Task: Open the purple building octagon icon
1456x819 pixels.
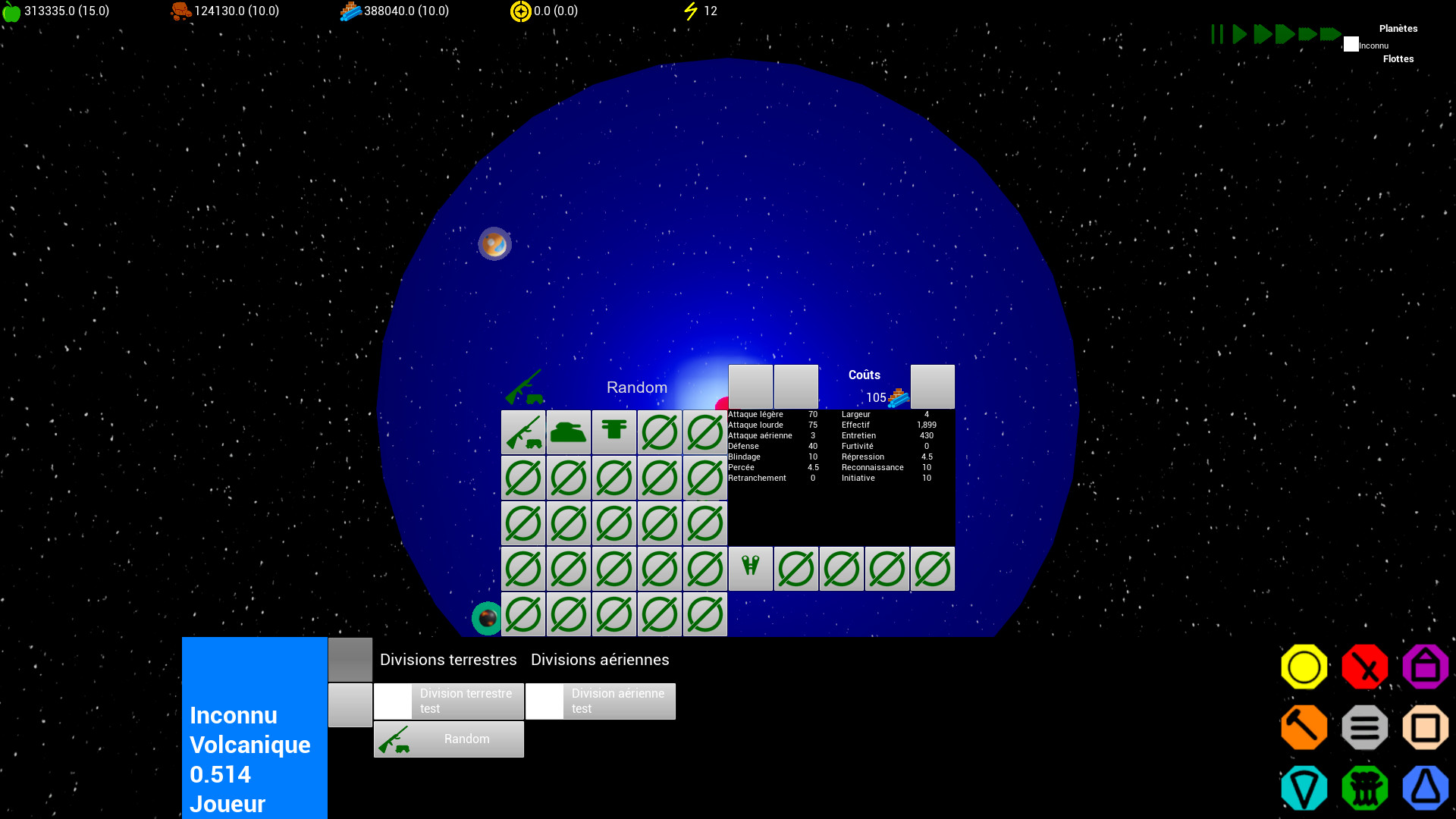Action: (1425, 667)
